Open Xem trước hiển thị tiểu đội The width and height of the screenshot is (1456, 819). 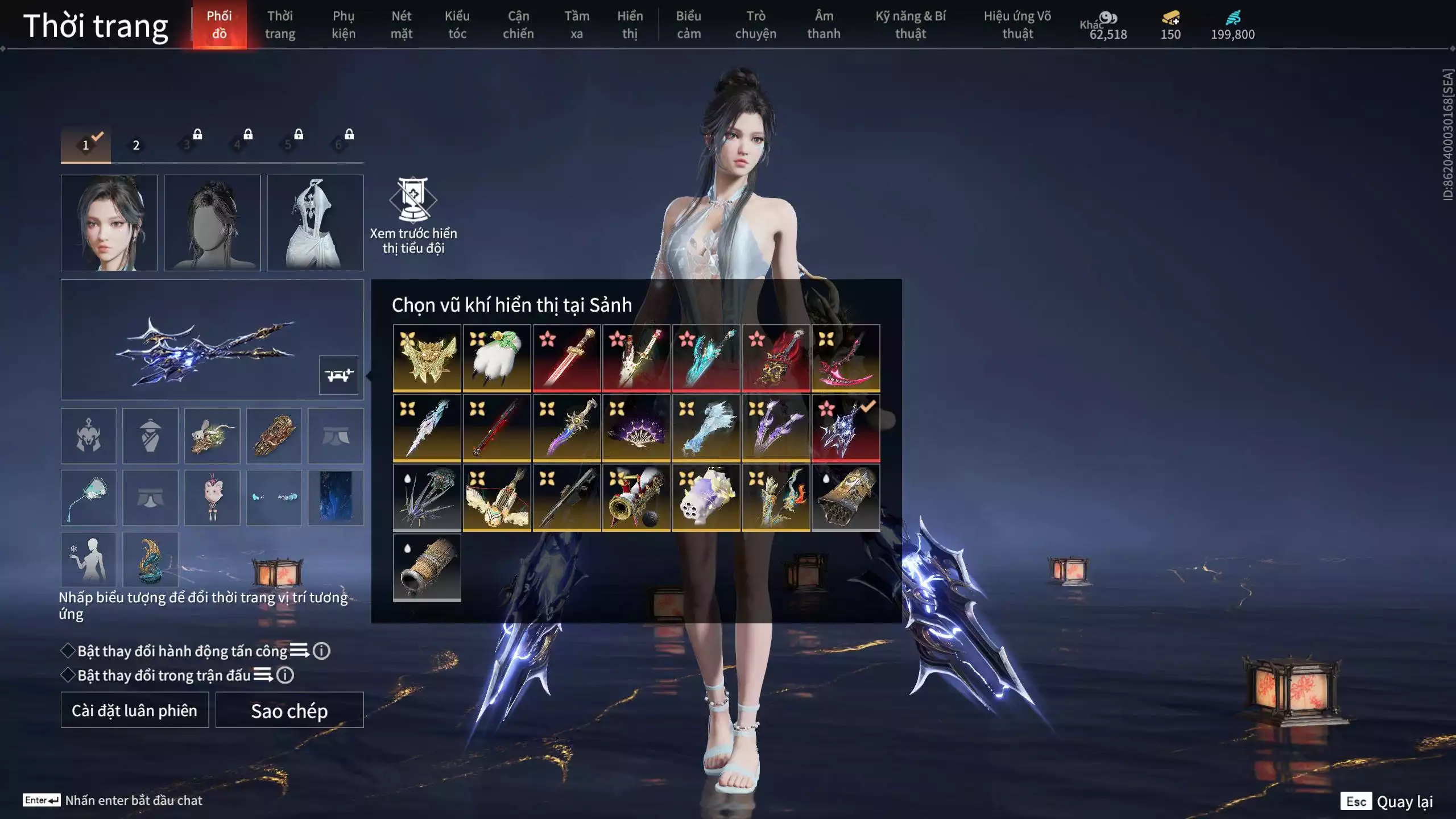pyautogui.click(x=413, y=216)
